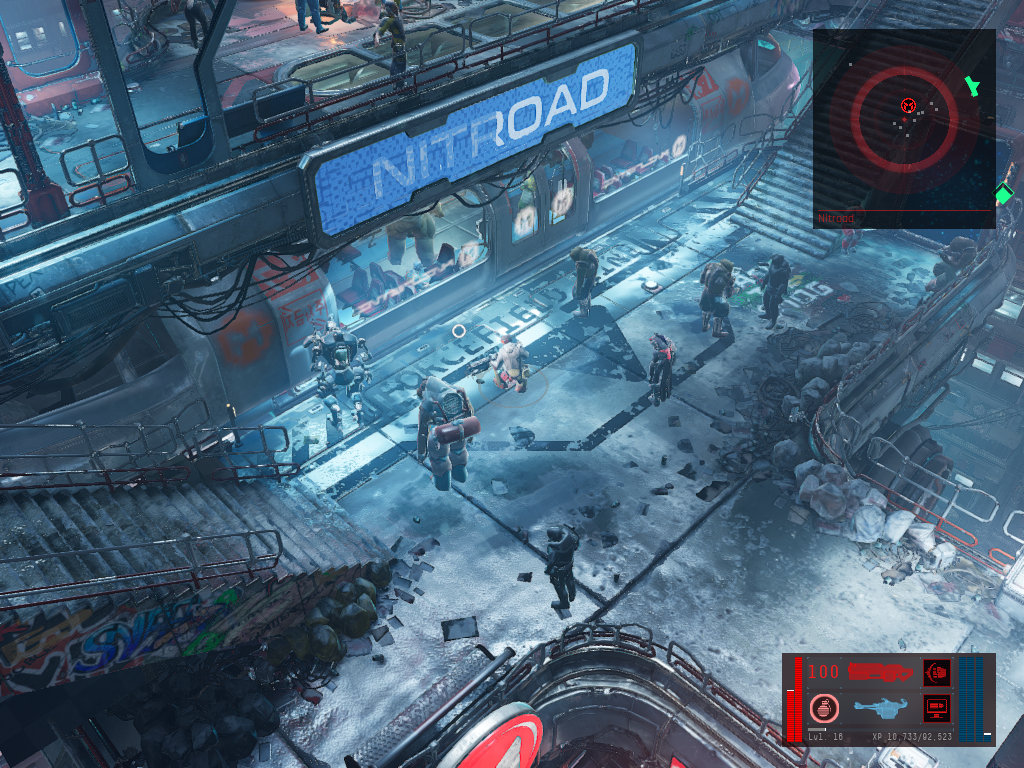Screen dimensions: 1024x768
Task: Select the red primary rifle weapon
Action: coord(880,672)
